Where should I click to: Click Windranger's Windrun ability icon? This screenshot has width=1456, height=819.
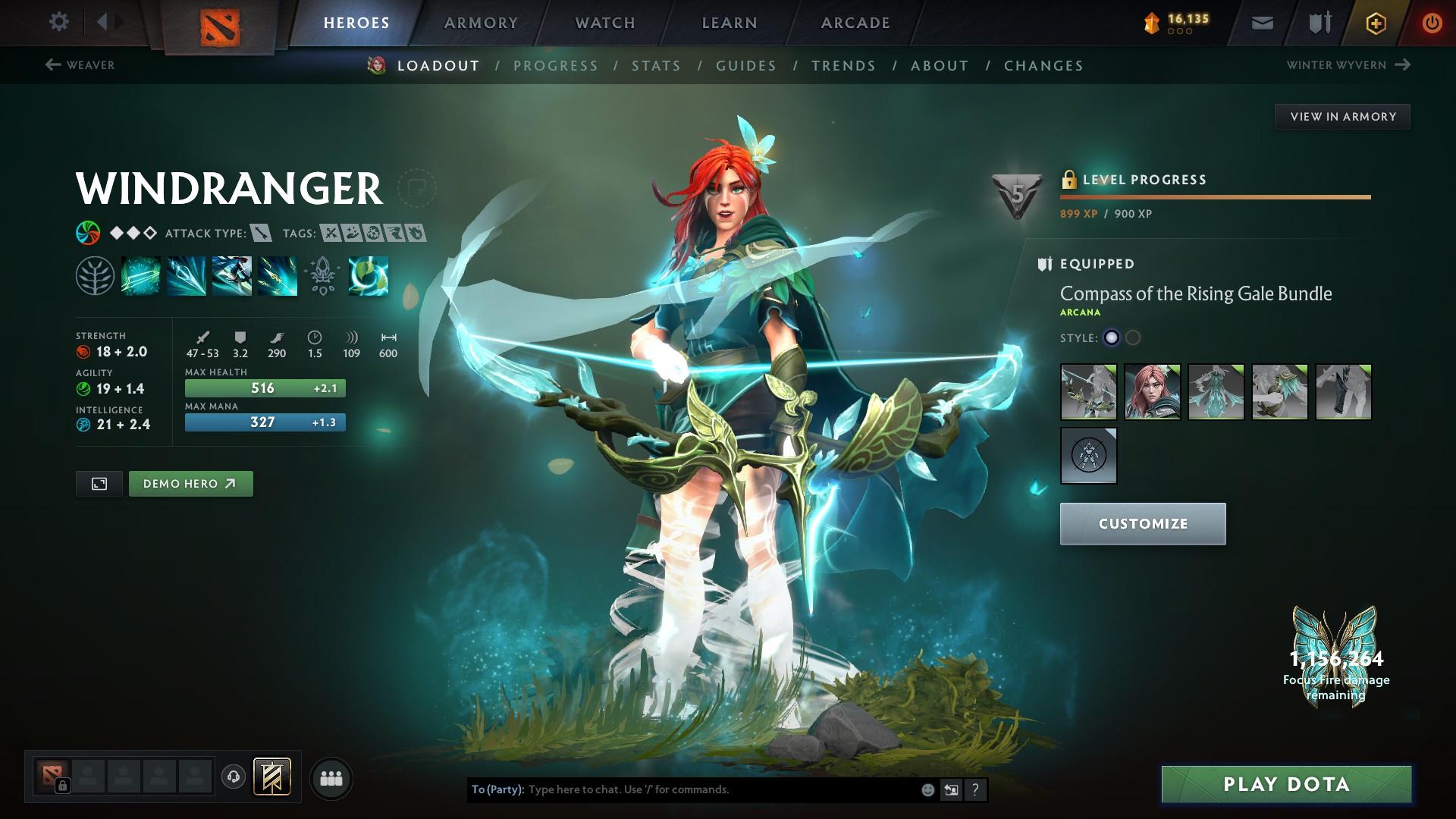tap(231, 275)
